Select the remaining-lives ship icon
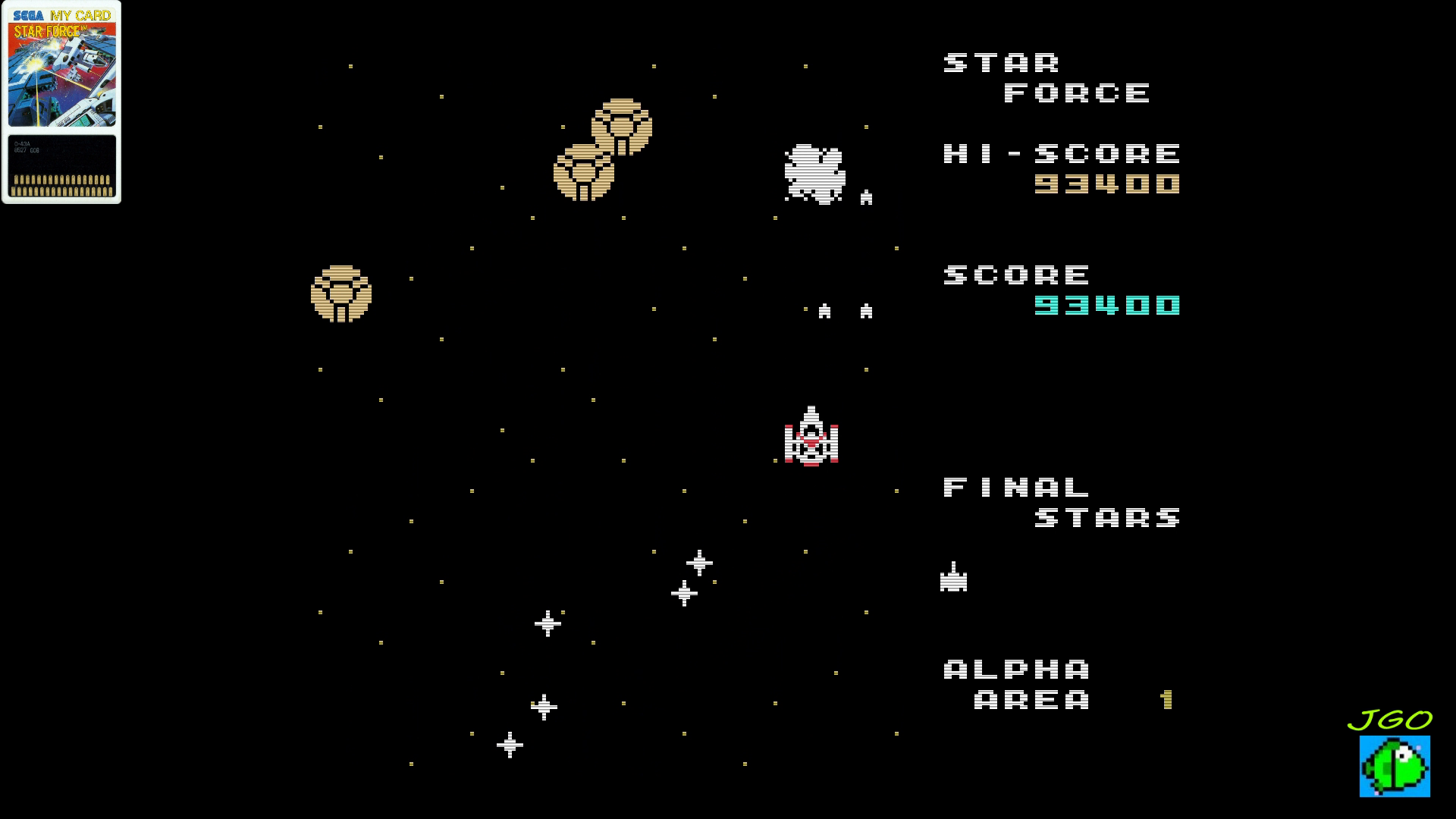The height and width of the screenshot is (819, 1456). coord(953,578)
